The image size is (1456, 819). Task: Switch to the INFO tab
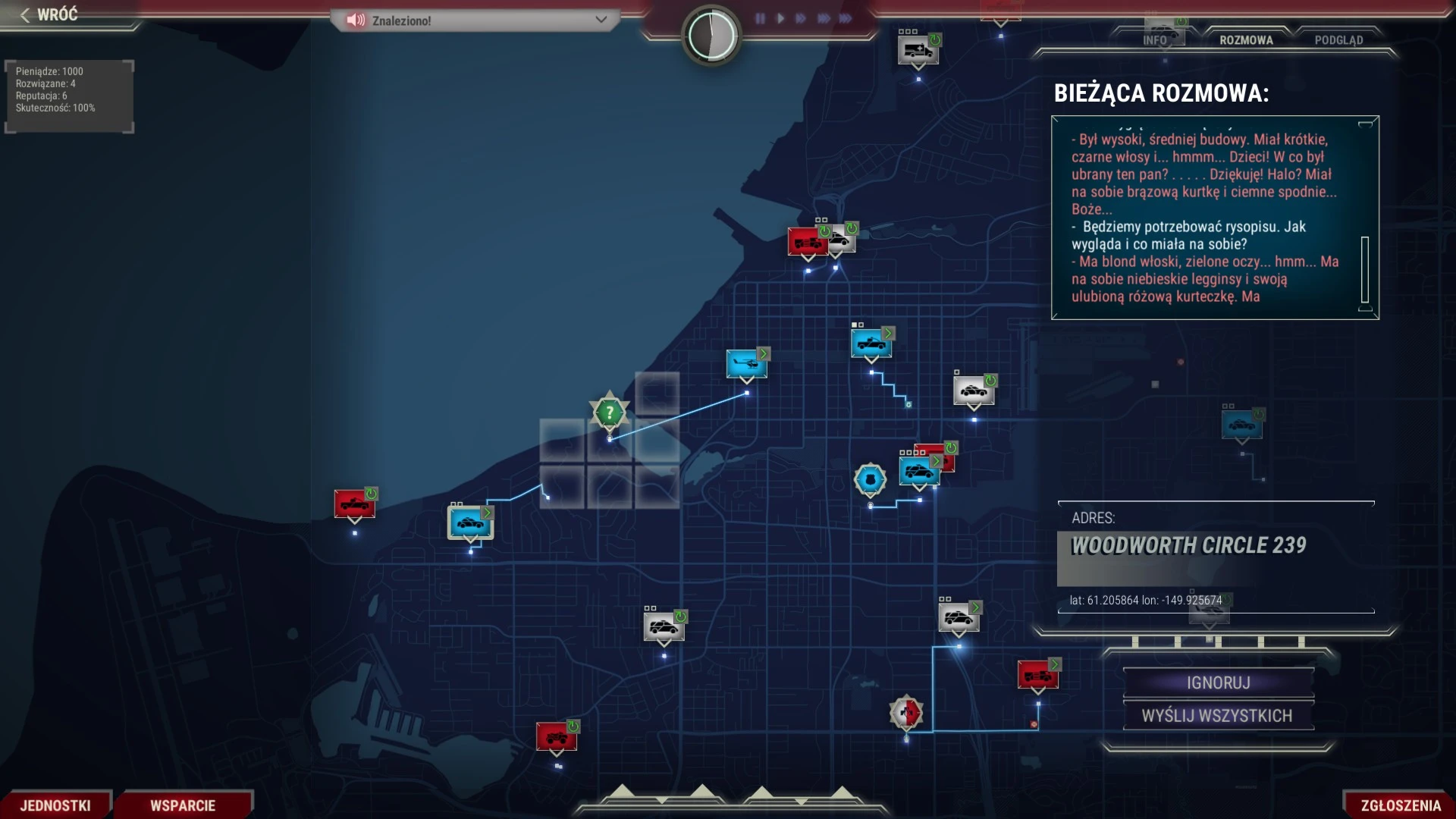point(1154,40)
